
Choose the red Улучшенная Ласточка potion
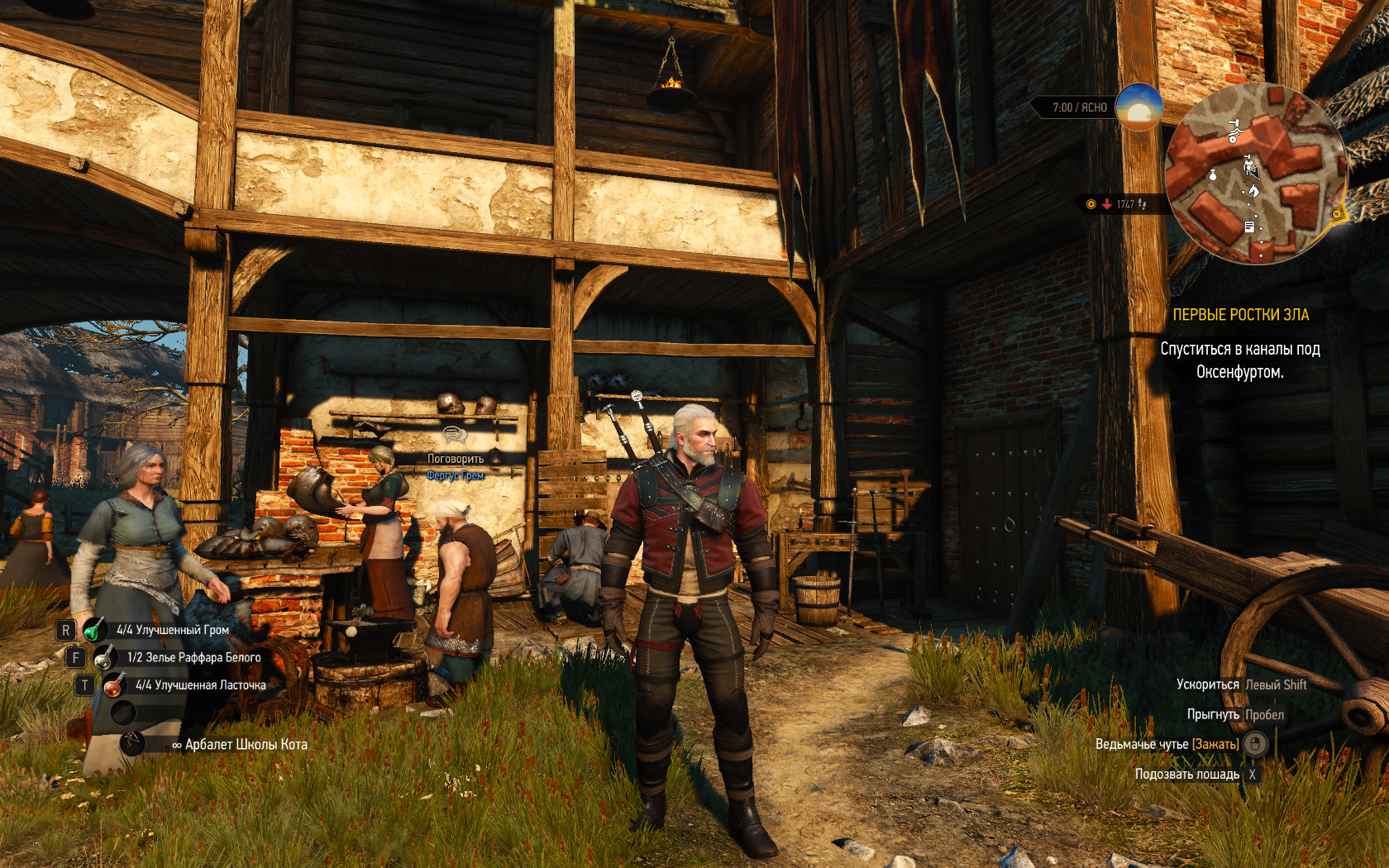pyautogui.click(x=113, y=685)
